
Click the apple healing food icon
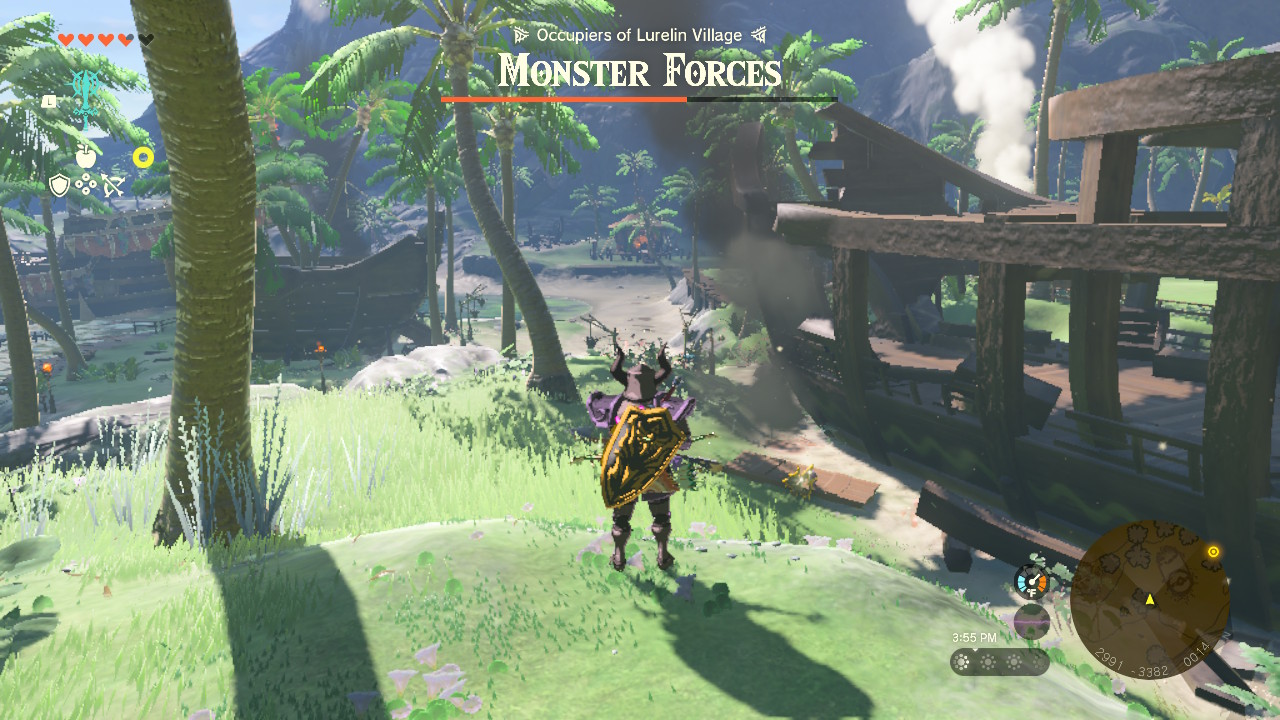84,155
